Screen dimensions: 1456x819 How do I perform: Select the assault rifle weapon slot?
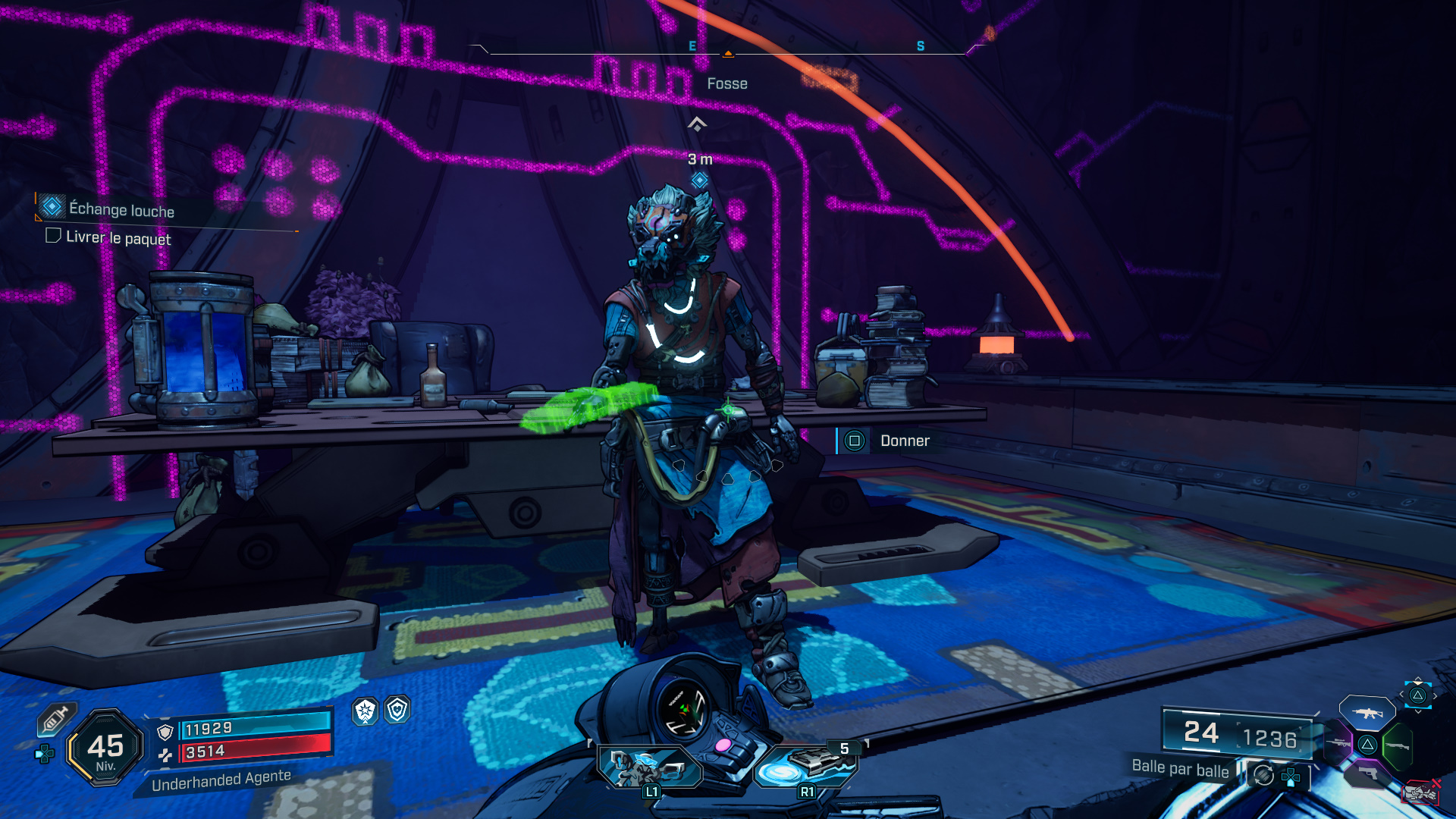point(1367,713)
